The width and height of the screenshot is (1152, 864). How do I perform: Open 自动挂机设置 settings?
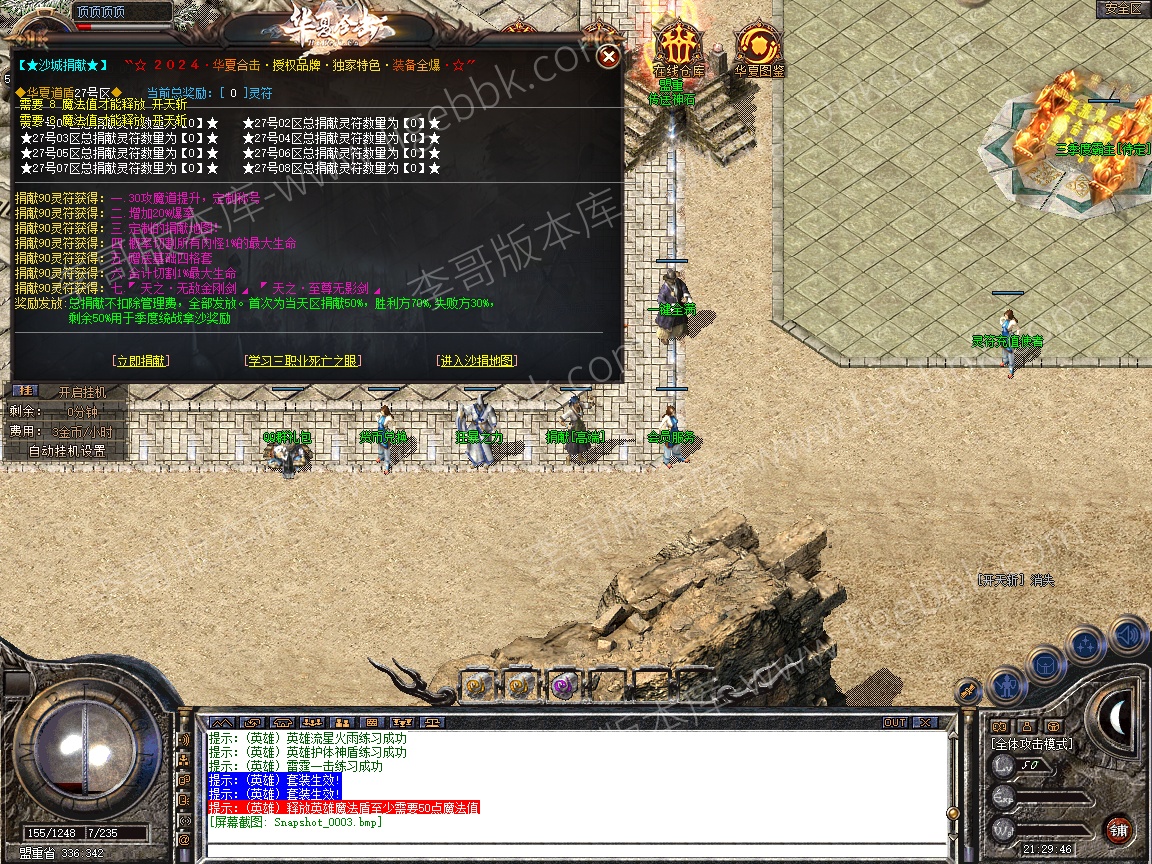pos(66,450)
